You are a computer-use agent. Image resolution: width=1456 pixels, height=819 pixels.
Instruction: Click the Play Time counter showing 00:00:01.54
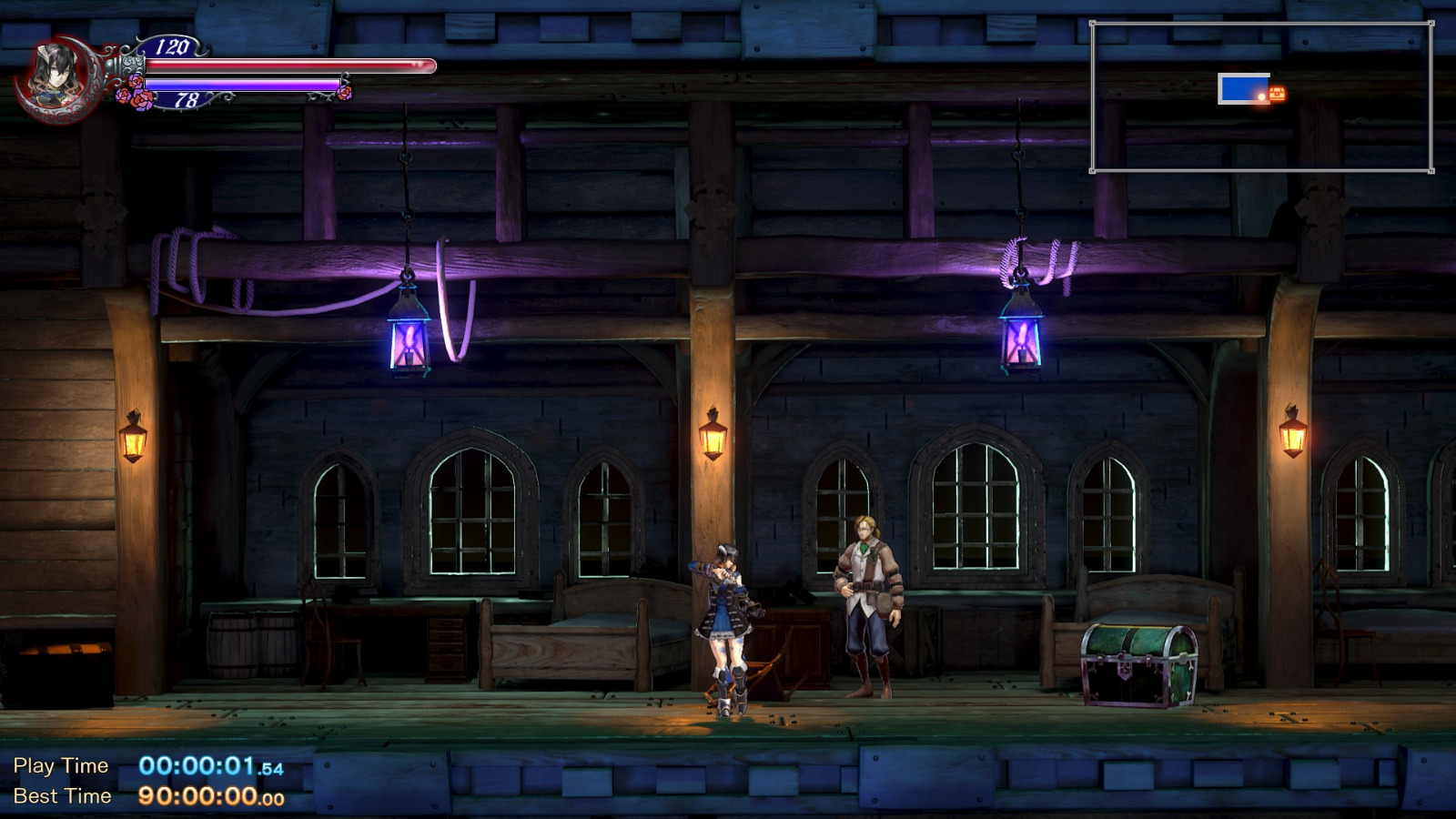coord(211,765)
